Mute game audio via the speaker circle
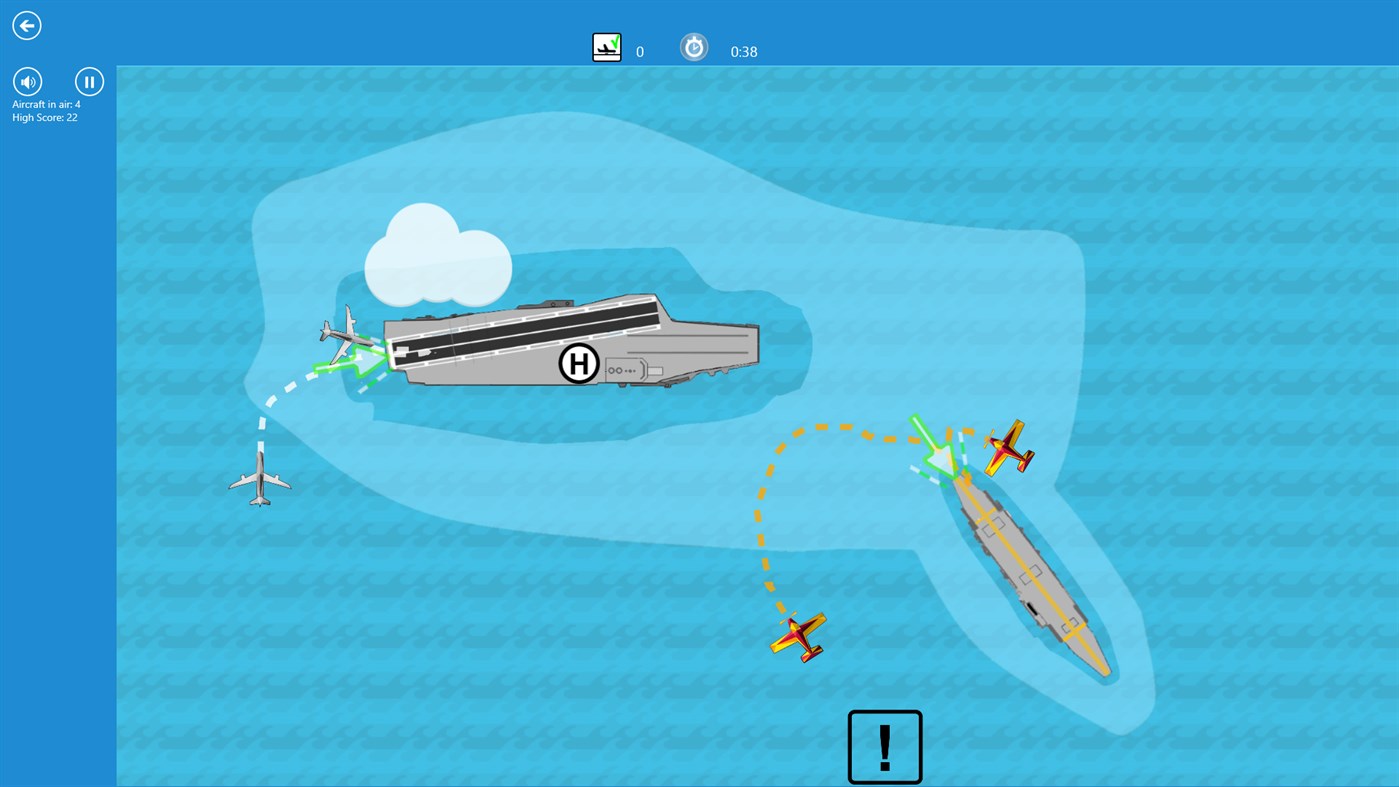The image size is (1399, 787). click(26, 81)
